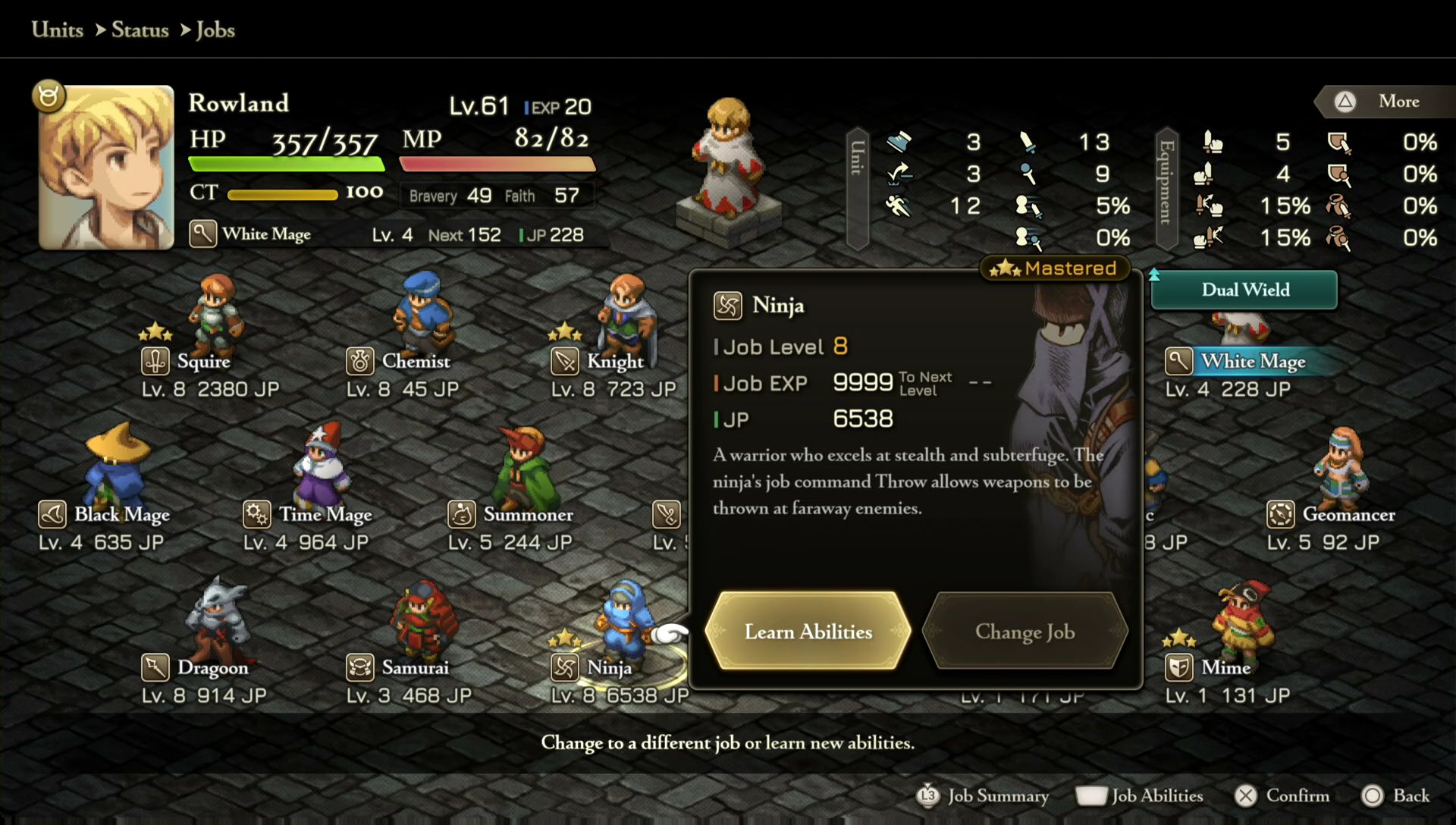This screenshot has height=825, width=1456.
Task: Show the More stats panel
Action: [1385, 102]
